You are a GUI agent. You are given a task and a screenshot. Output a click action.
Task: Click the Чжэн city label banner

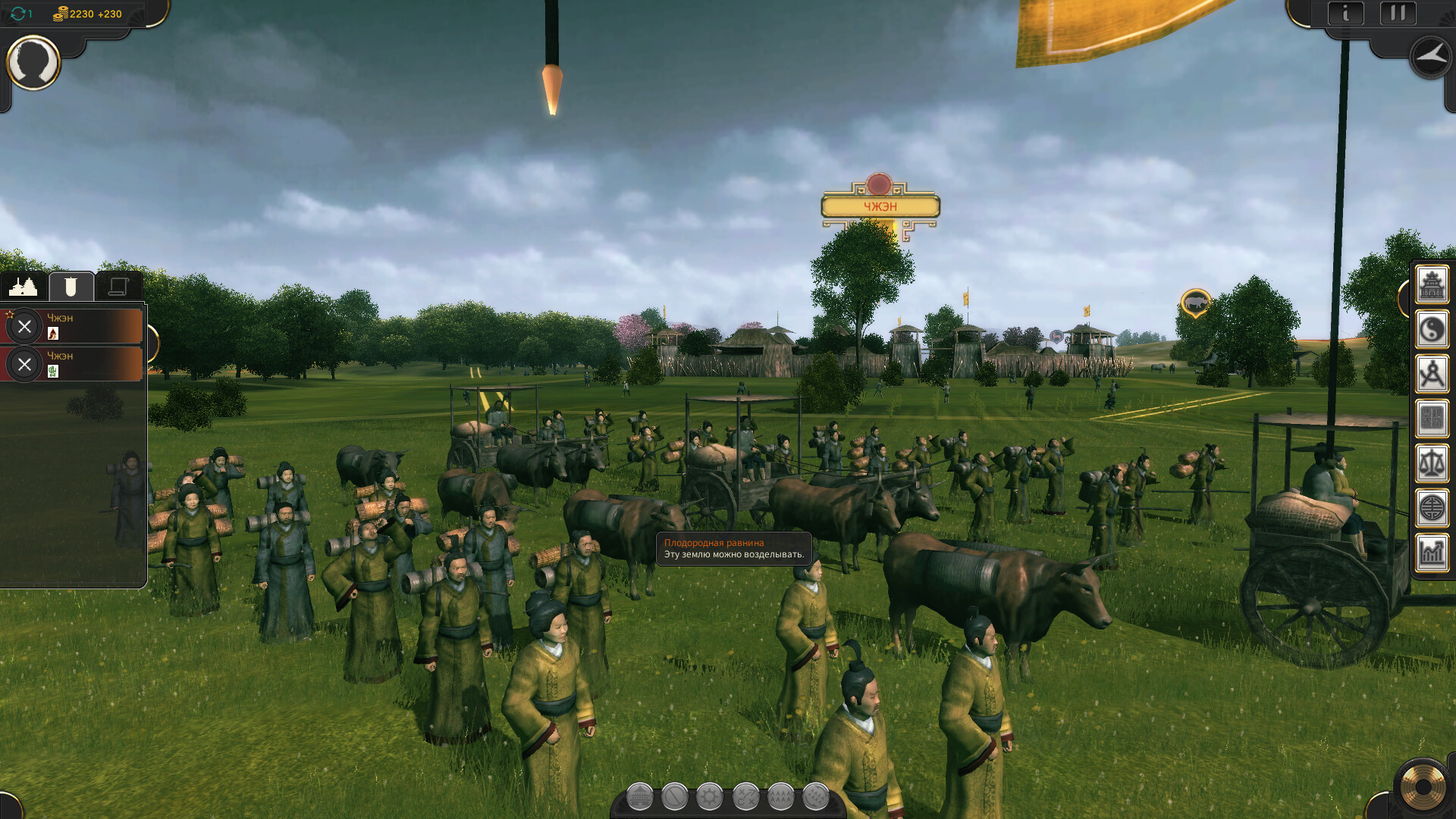click(x=880, y=206)
